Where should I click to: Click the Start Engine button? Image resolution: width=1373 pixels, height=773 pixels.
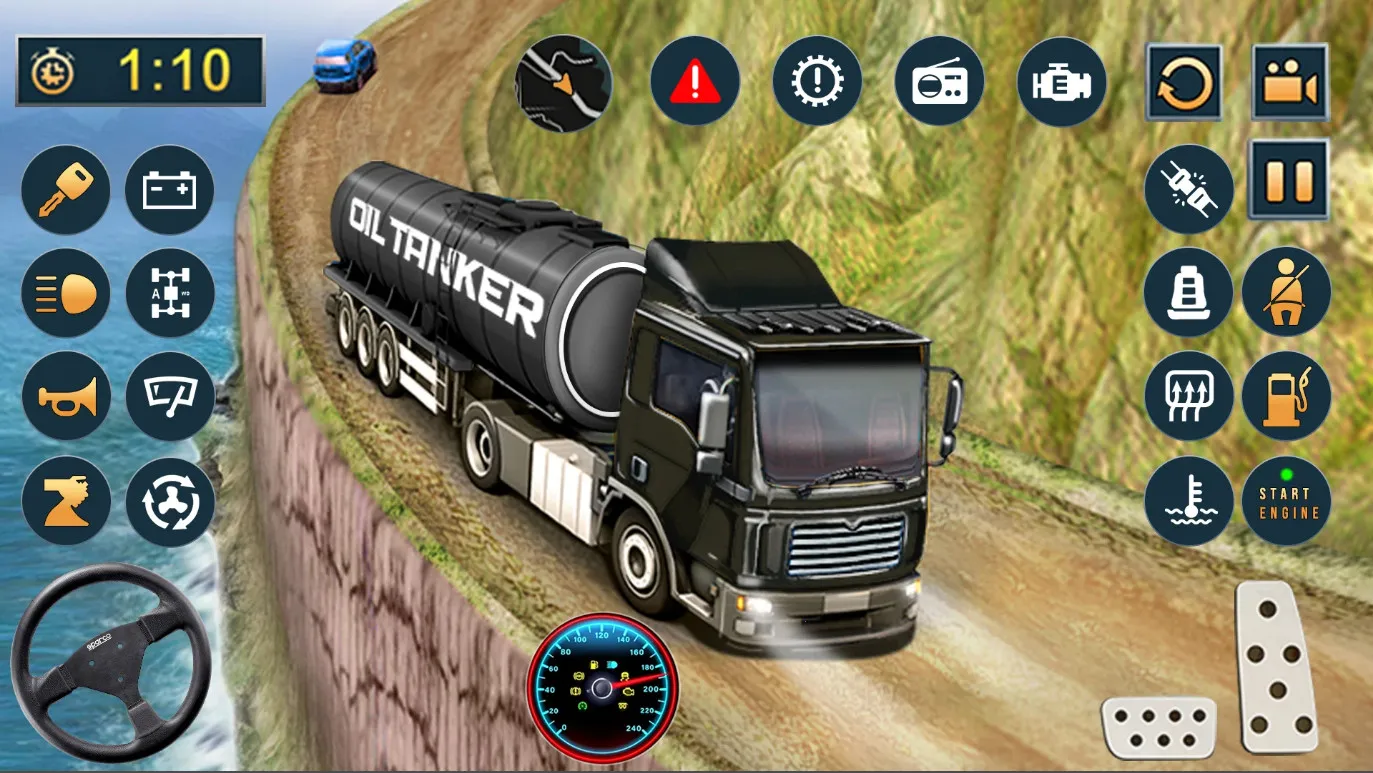coord(1286,501)
